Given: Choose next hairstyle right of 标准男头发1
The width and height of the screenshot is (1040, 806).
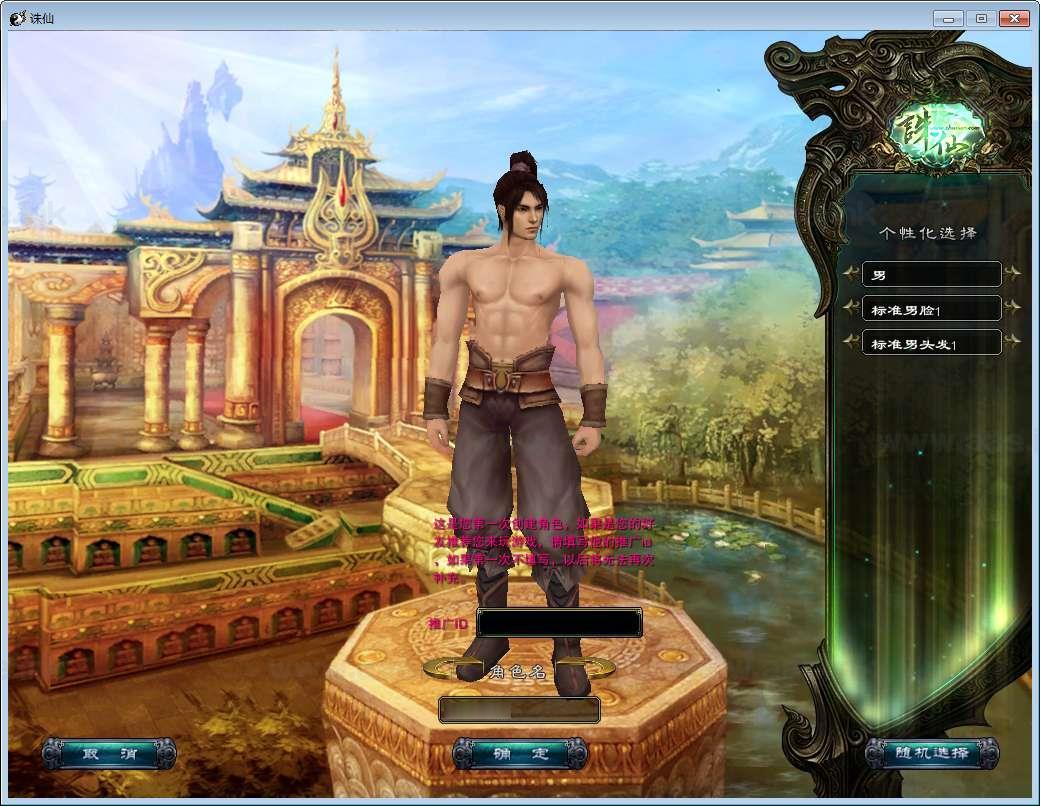Looking at the screenshot, I should [1012, 342].
